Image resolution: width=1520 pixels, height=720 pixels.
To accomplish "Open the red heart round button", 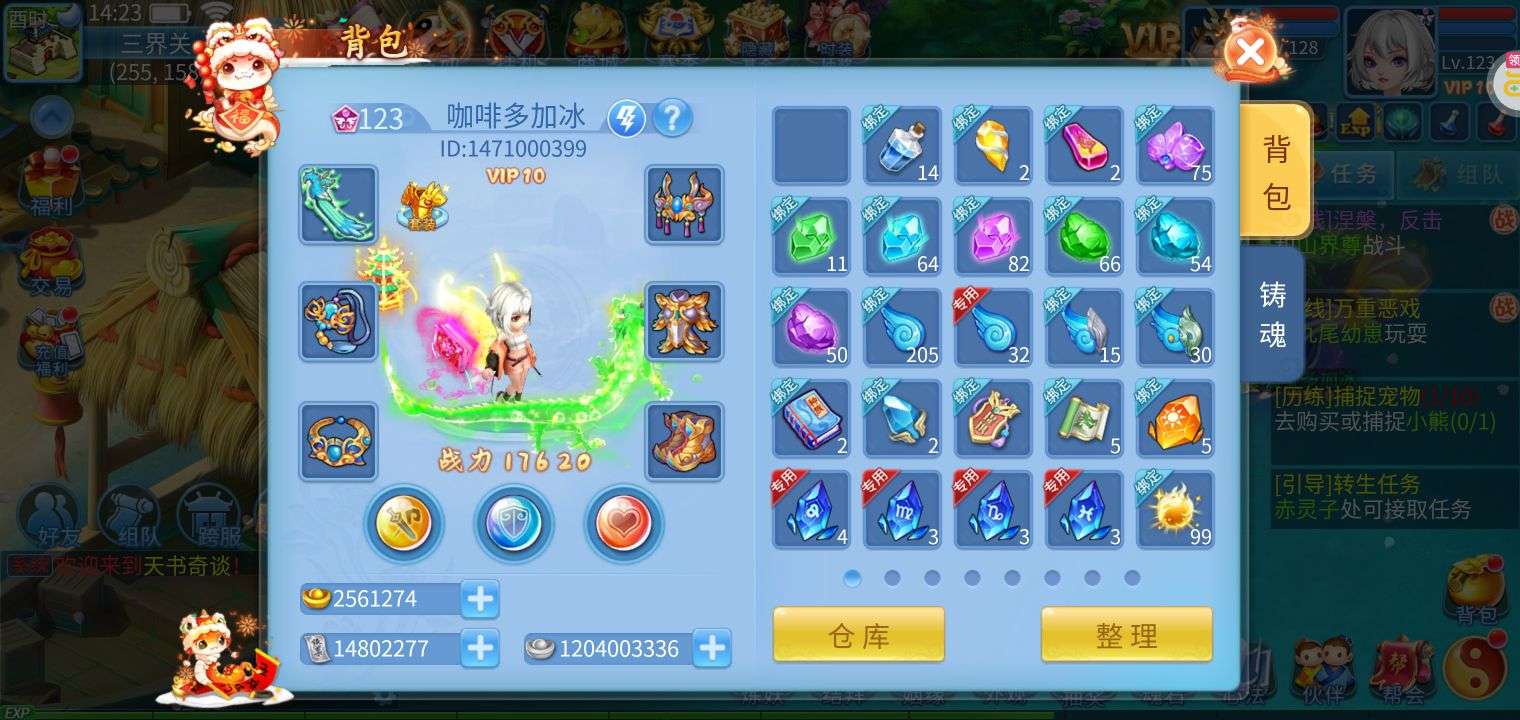I will tap(623, 522).
